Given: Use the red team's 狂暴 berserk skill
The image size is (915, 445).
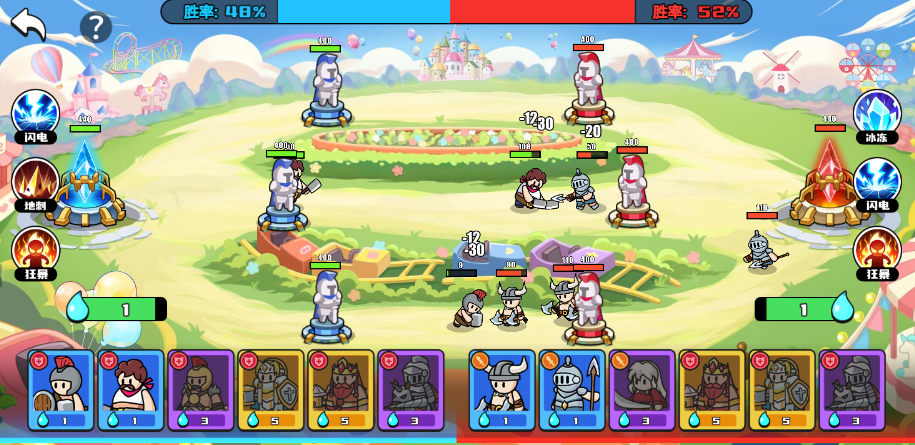Looking at the screenshot, I should tap(877, 251).
